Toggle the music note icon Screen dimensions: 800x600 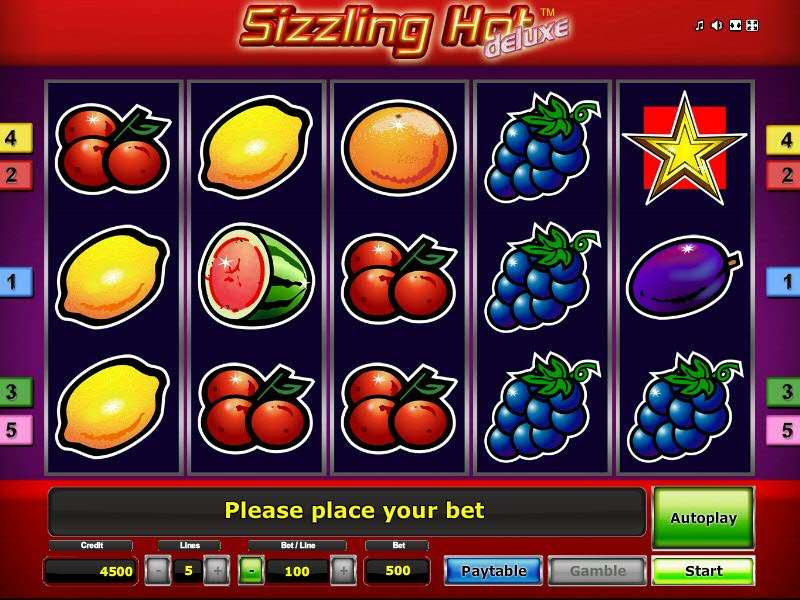(700, 25)
